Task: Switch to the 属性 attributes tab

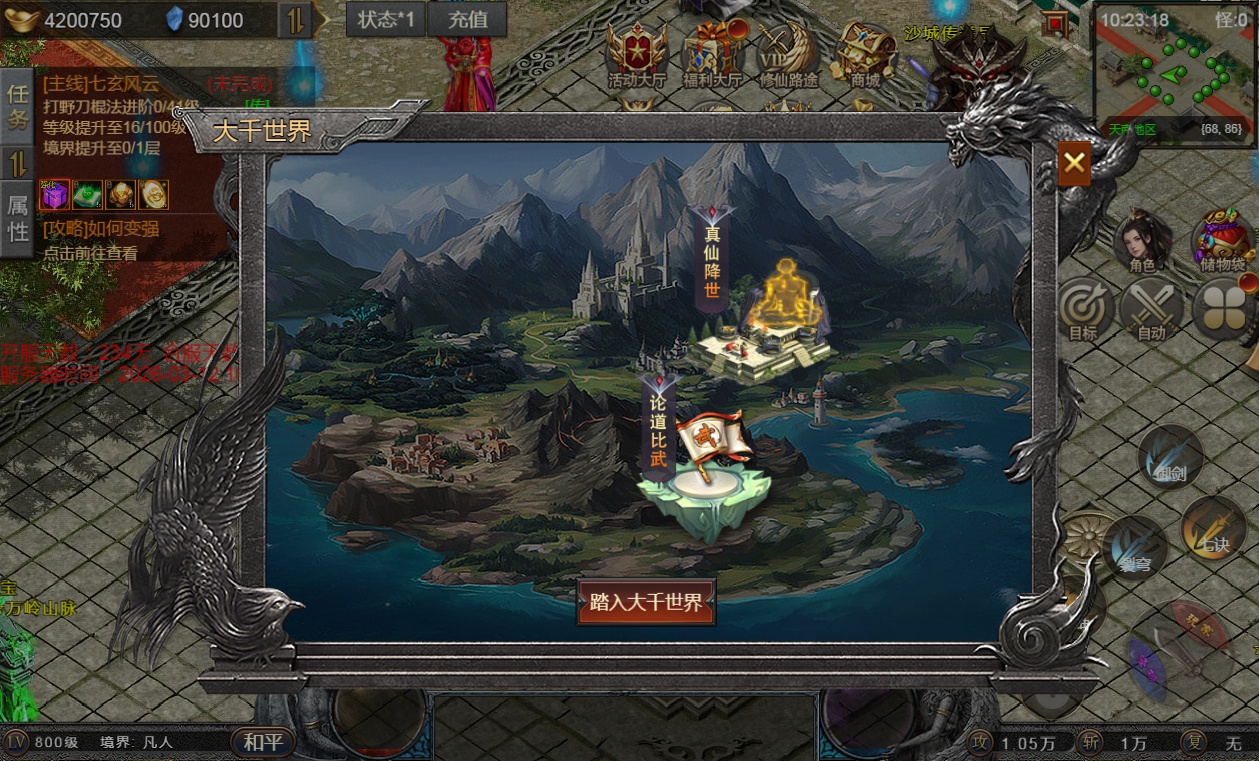Action: tap(18, 219)
